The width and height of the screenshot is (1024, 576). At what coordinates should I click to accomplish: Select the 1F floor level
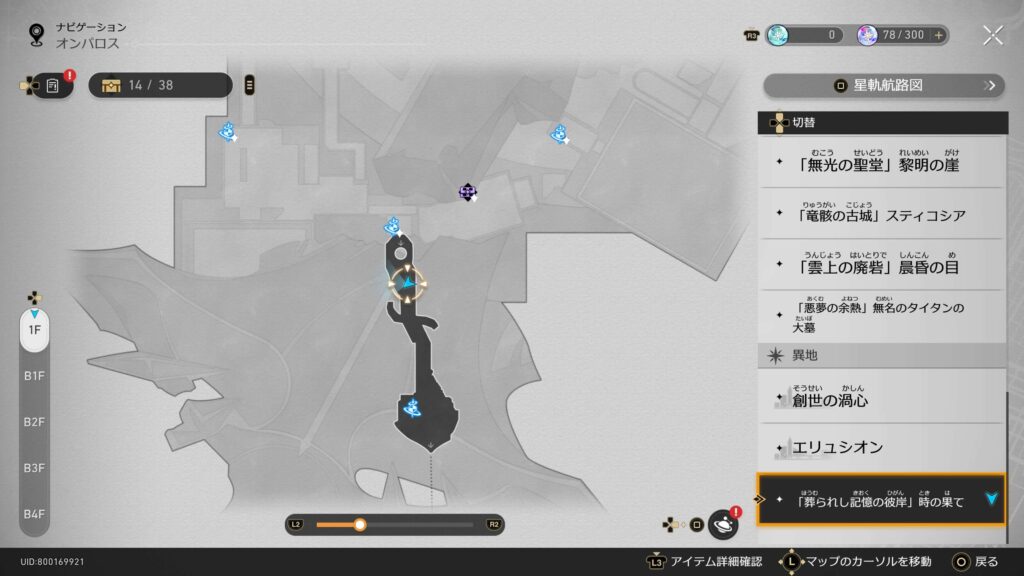(34, 329)
